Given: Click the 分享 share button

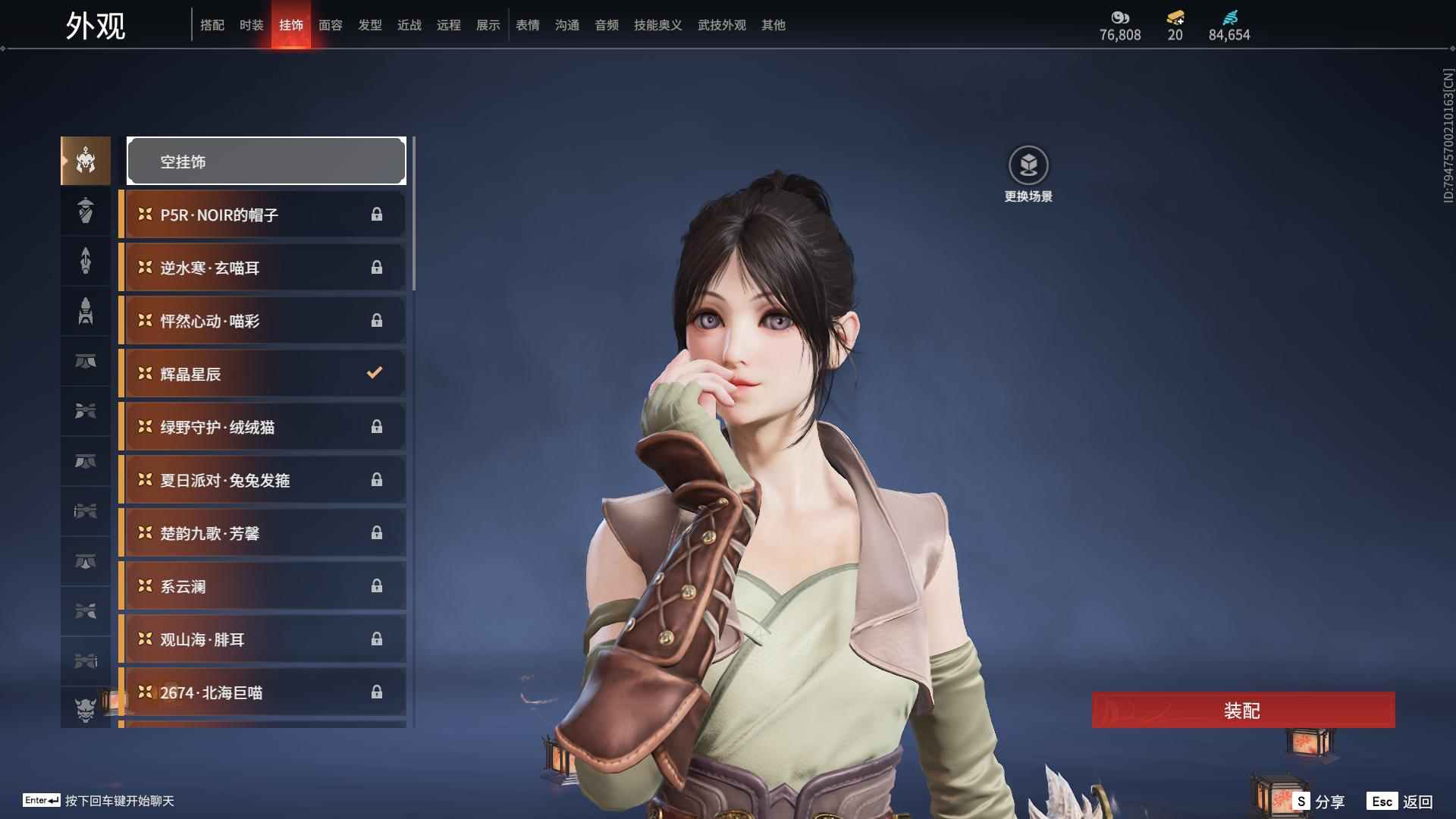Looking at the screenshot, I should pos(1319,802).
